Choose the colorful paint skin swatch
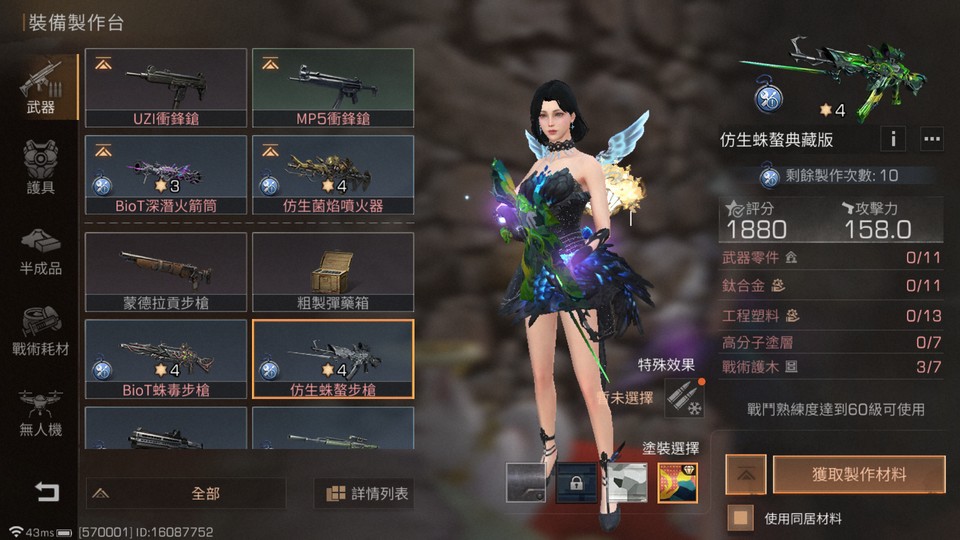This screenshot has width=960, height=540. 678,483
